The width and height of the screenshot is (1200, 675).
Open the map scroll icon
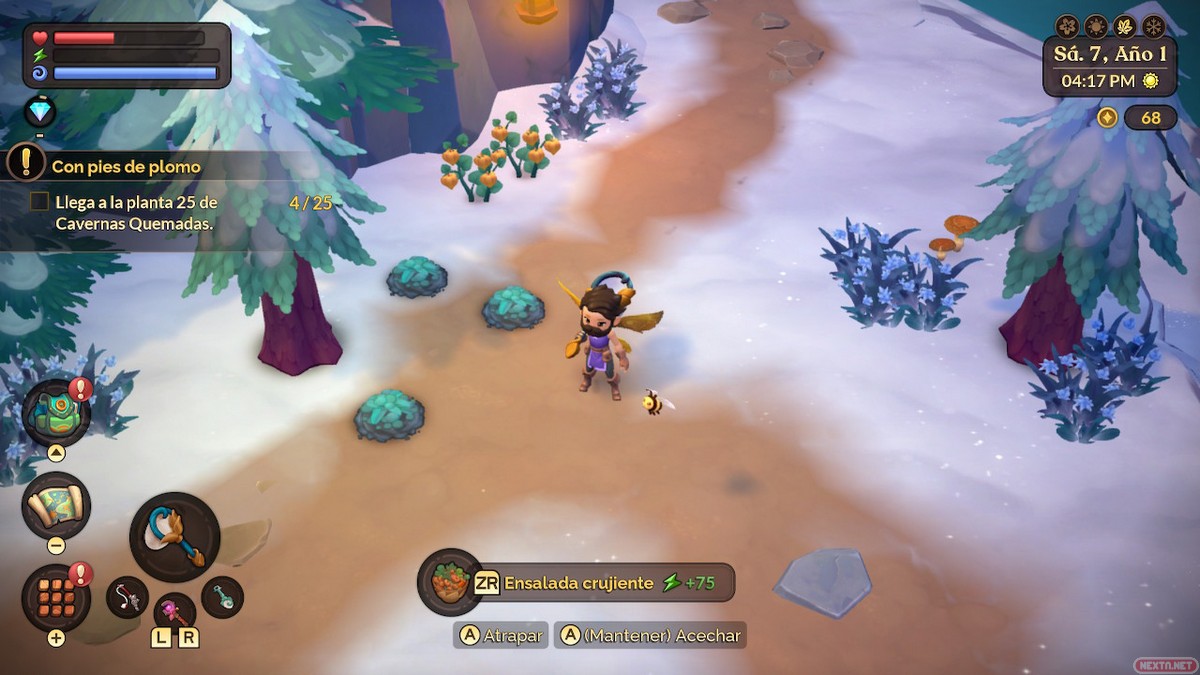(x=56, y=505)
